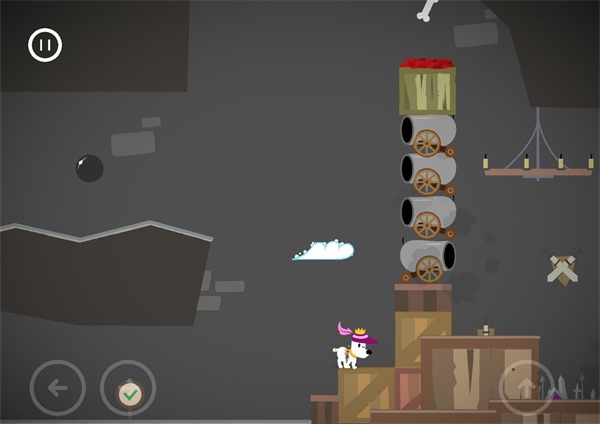Image resolution: width=600 pixels, height=424 pixels.
Task: Pause the game with the pause button
Action: [x=45, y=45]
